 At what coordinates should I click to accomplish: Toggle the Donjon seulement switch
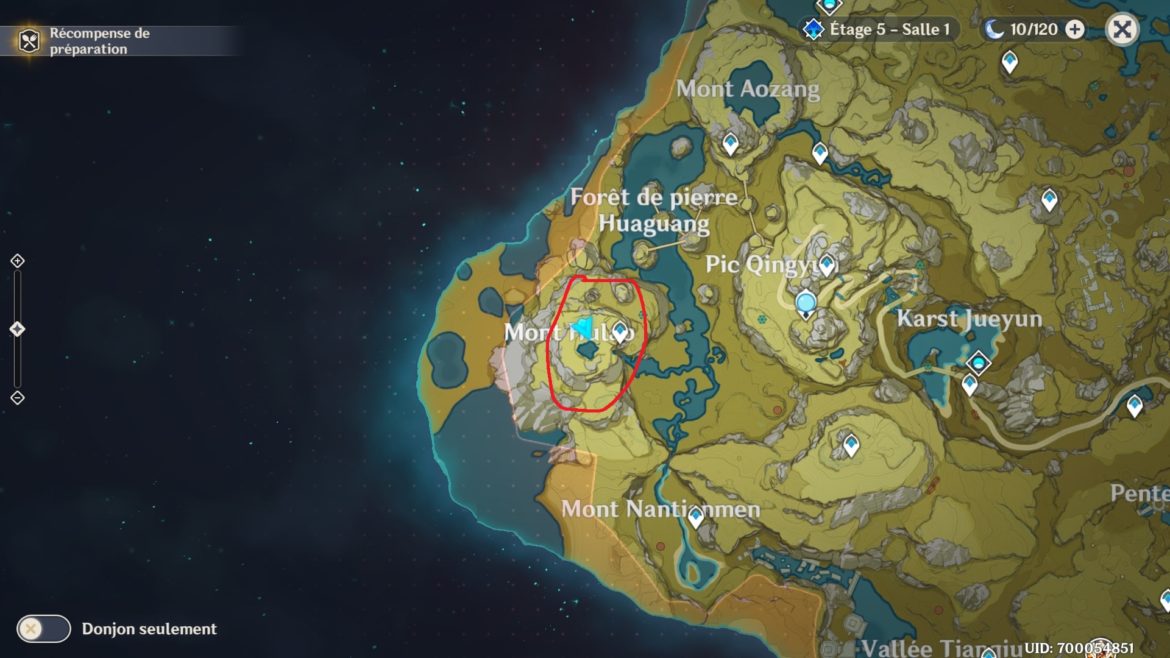[44, 628]
